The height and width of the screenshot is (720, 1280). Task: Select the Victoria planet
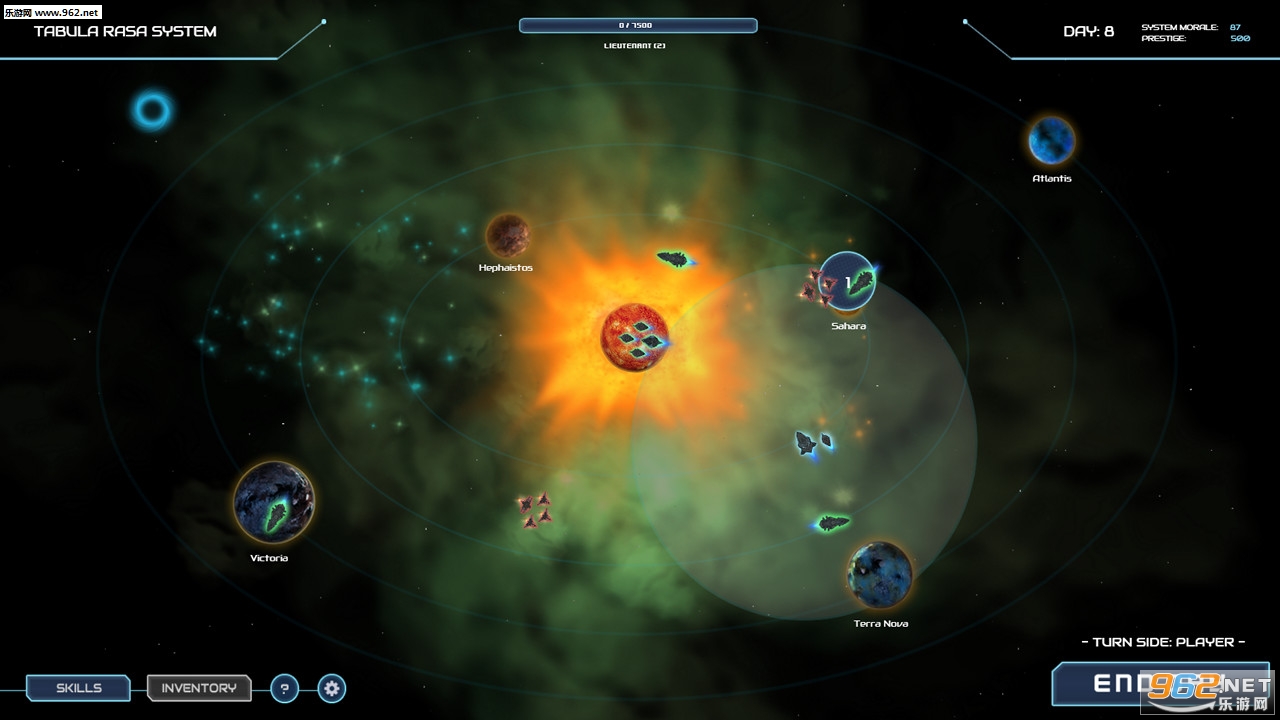273,502
